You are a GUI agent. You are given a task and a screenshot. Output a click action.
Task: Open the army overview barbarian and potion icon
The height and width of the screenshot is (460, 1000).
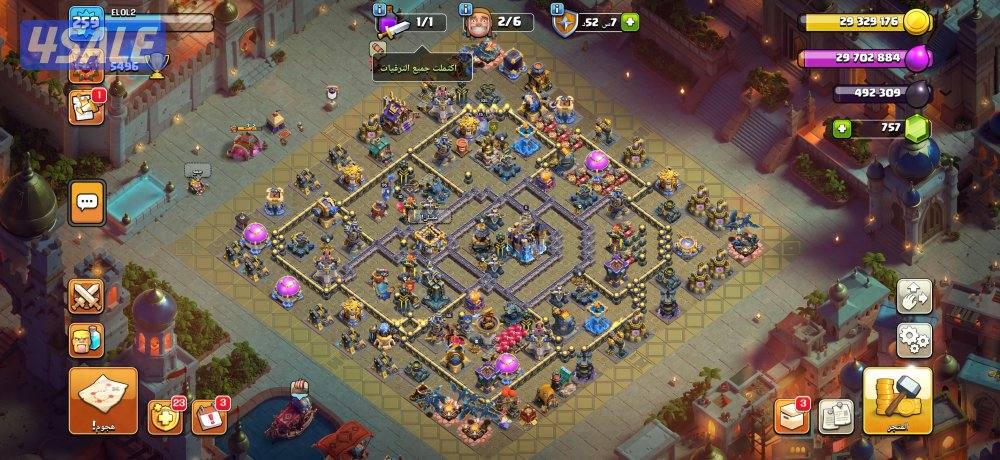coord(87,340)
